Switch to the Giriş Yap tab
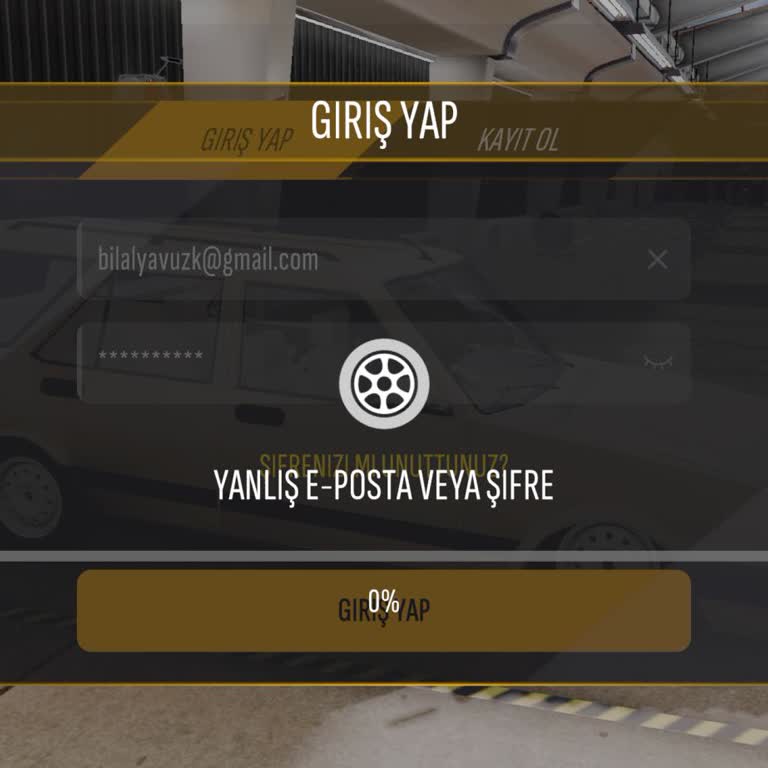Screen dimensions: 768x768 click(x=246, y=139)
